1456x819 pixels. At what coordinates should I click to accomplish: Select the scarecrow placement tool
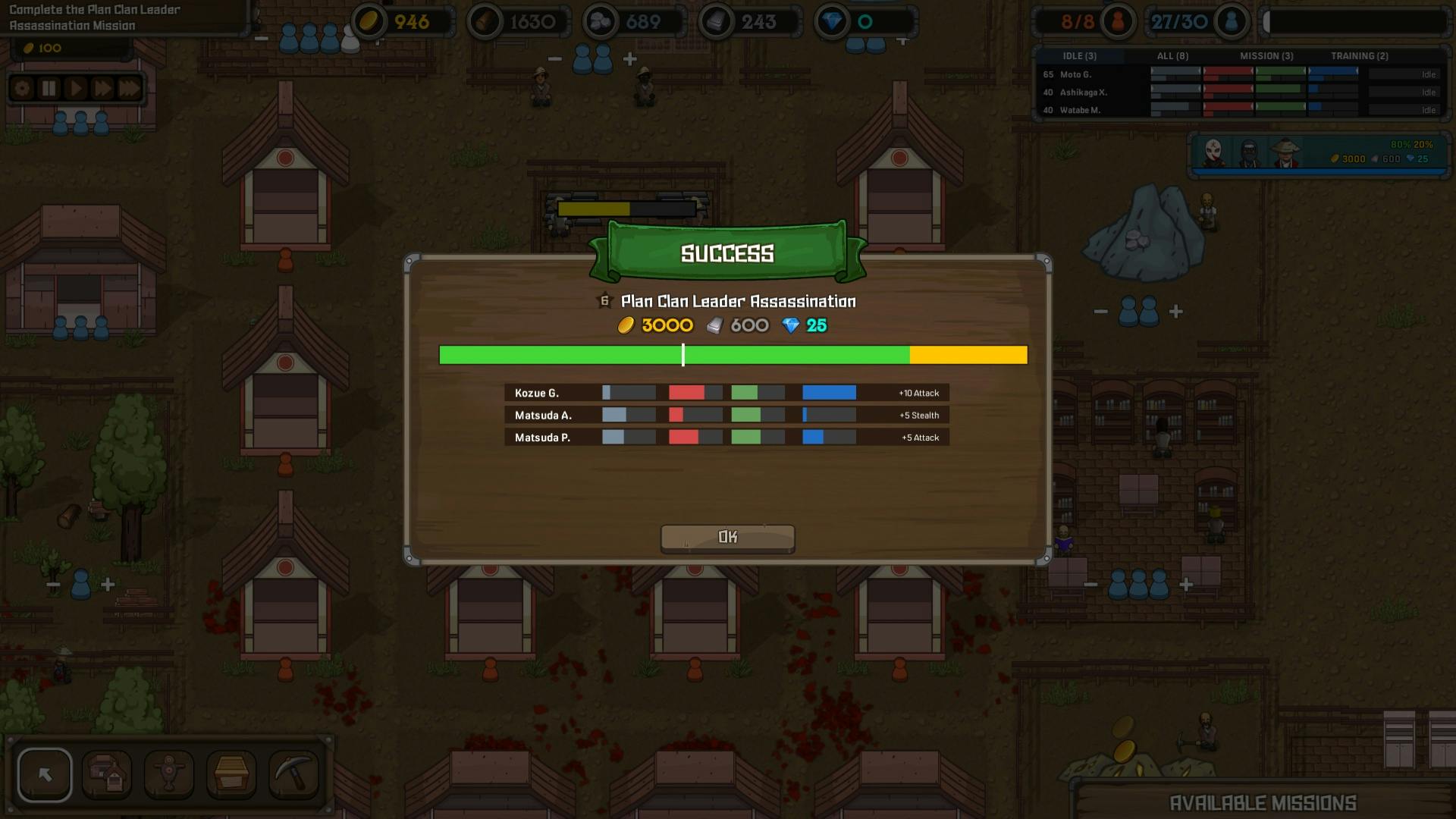pyautogui.click(x=169, y=774)
